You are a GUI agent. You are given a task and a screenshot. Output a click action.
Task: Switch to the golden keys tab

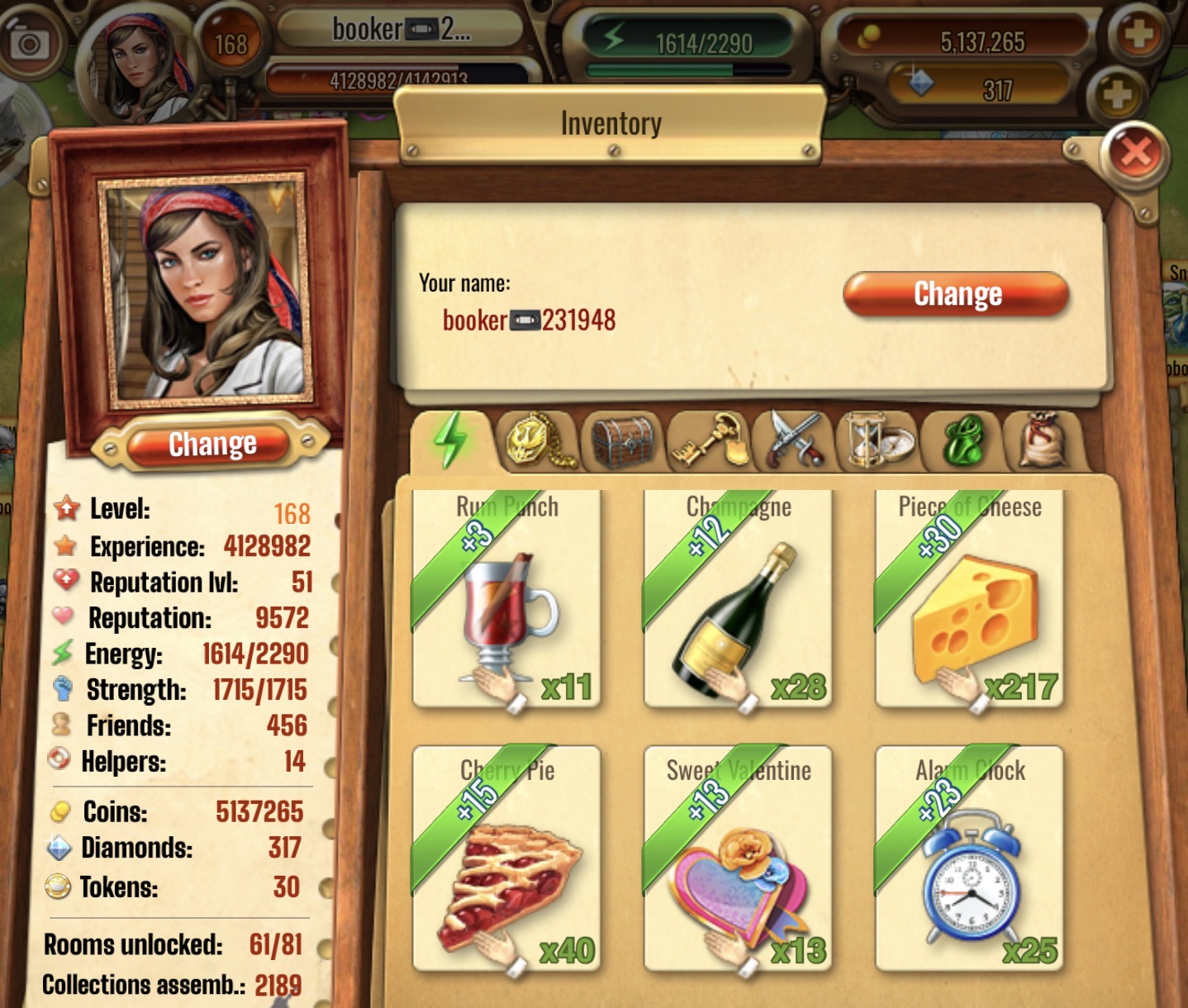[710, 440]
